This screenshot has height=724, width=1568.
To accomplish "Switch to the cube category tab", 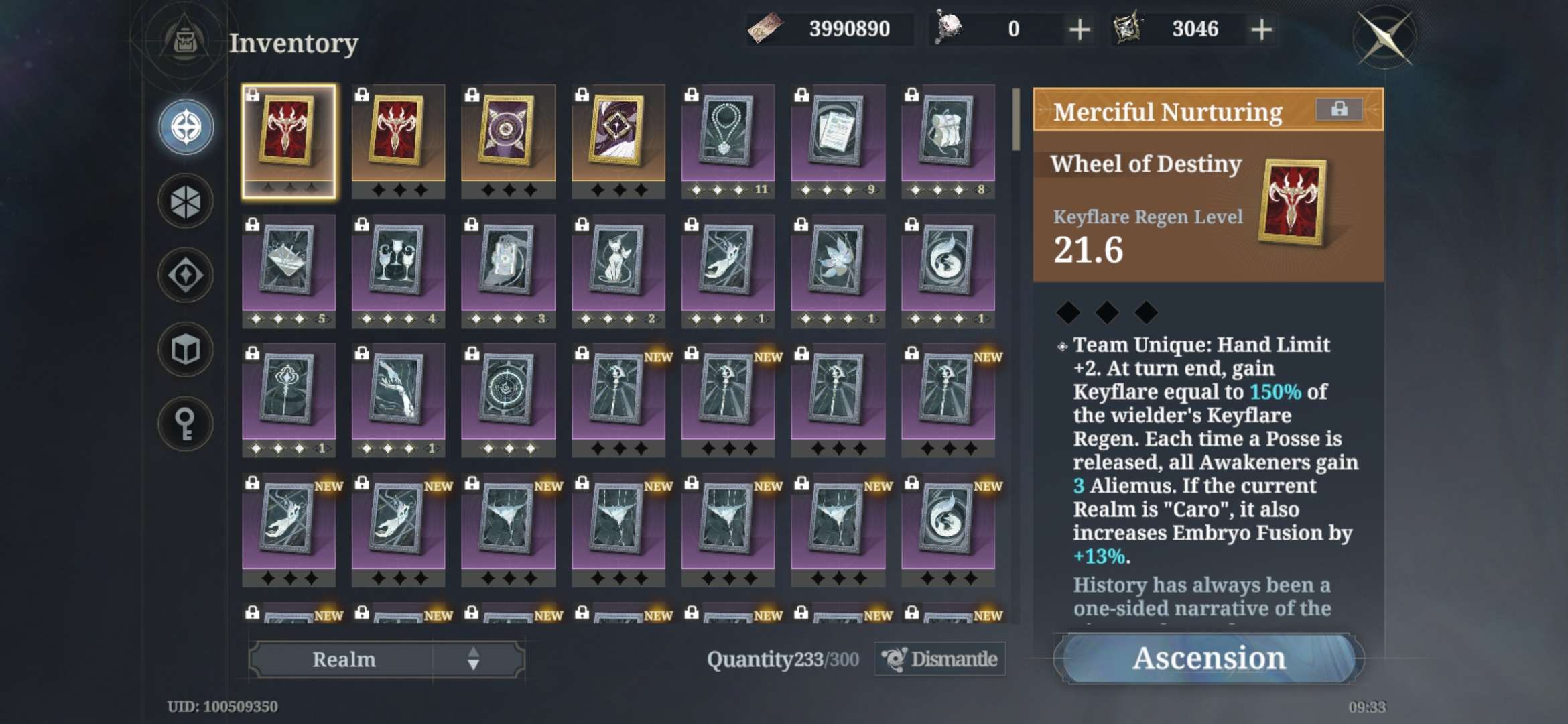I will point(186,349).
